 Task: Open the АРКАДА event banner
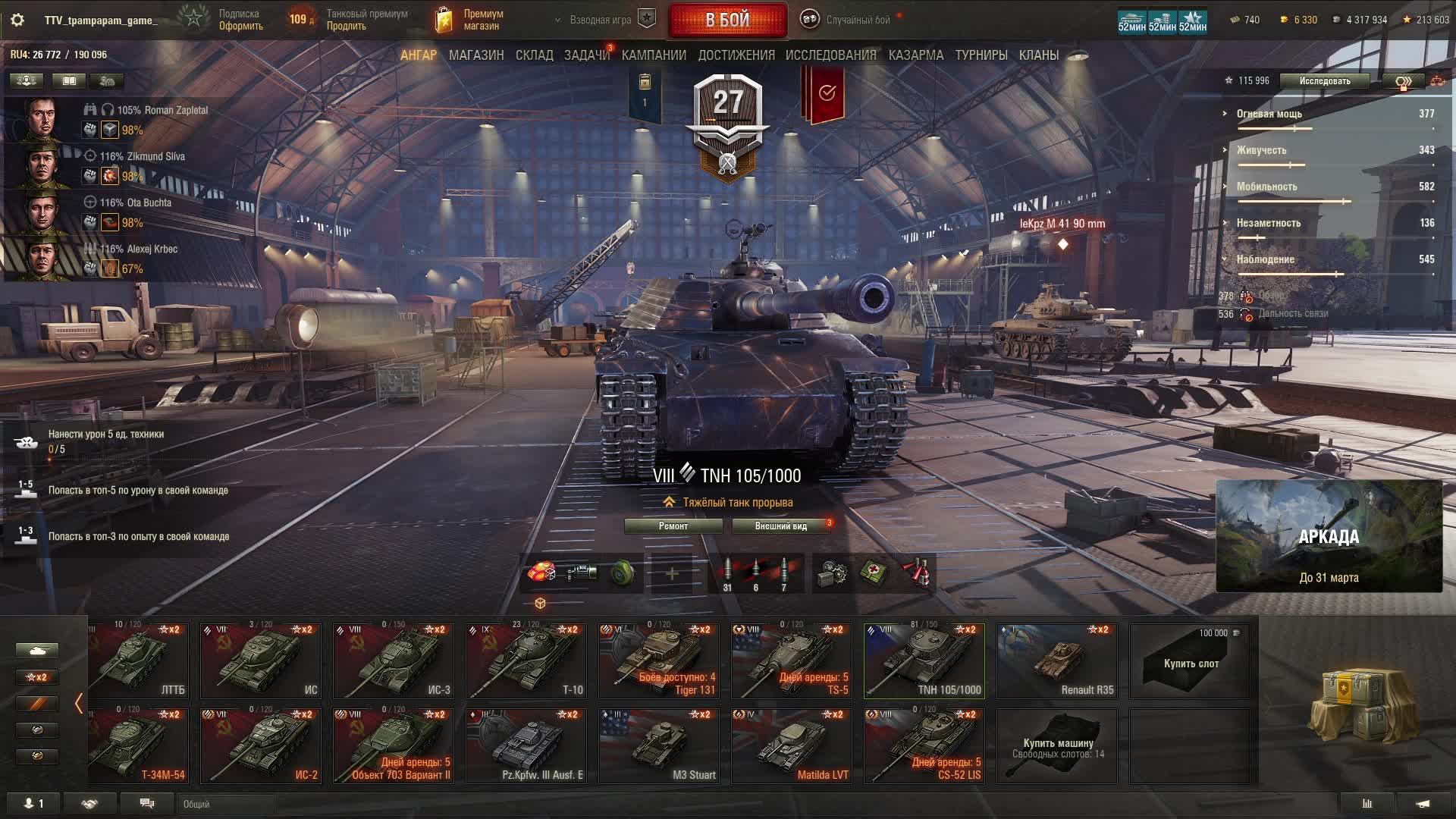[1329, 536]
